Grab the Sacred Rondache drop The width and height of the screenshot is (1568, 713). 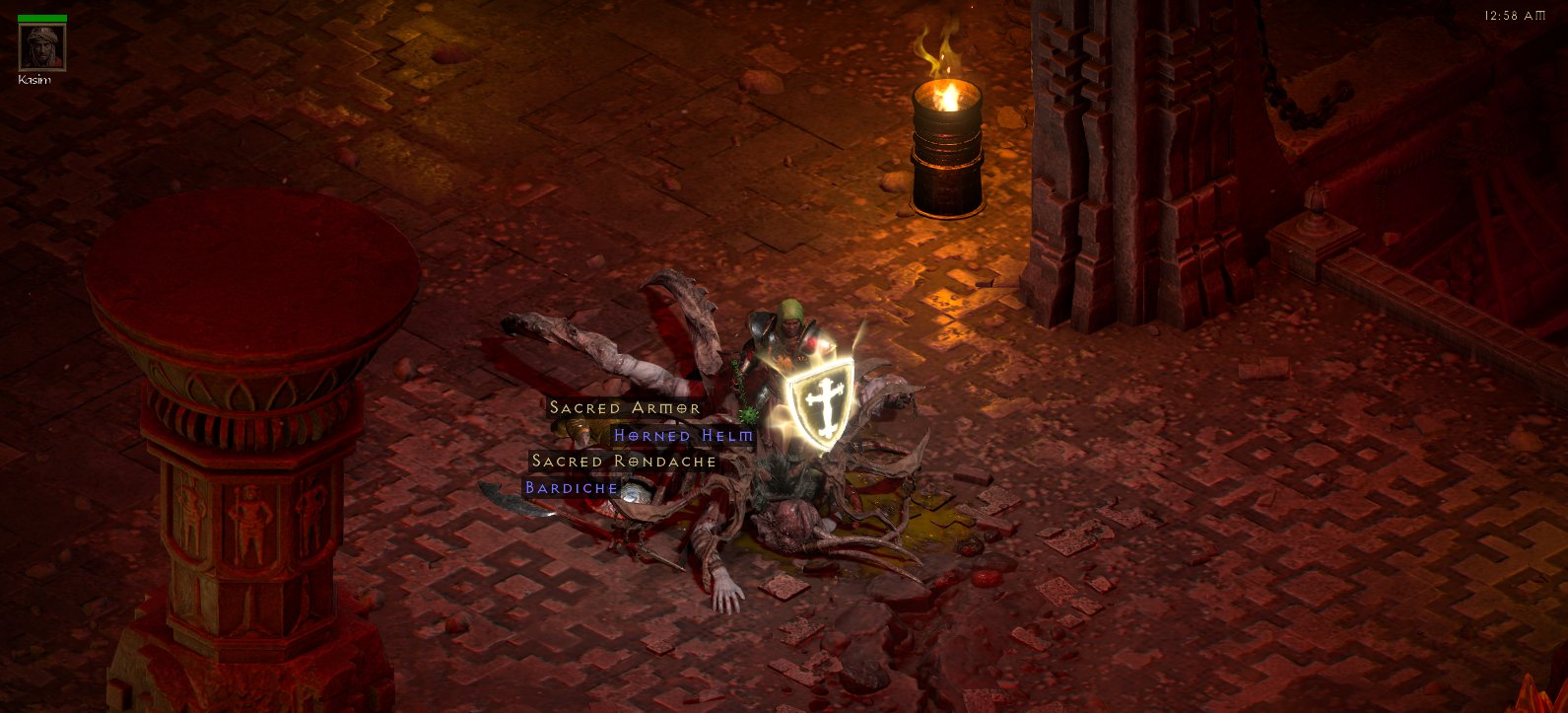click(x=624, y=462)
